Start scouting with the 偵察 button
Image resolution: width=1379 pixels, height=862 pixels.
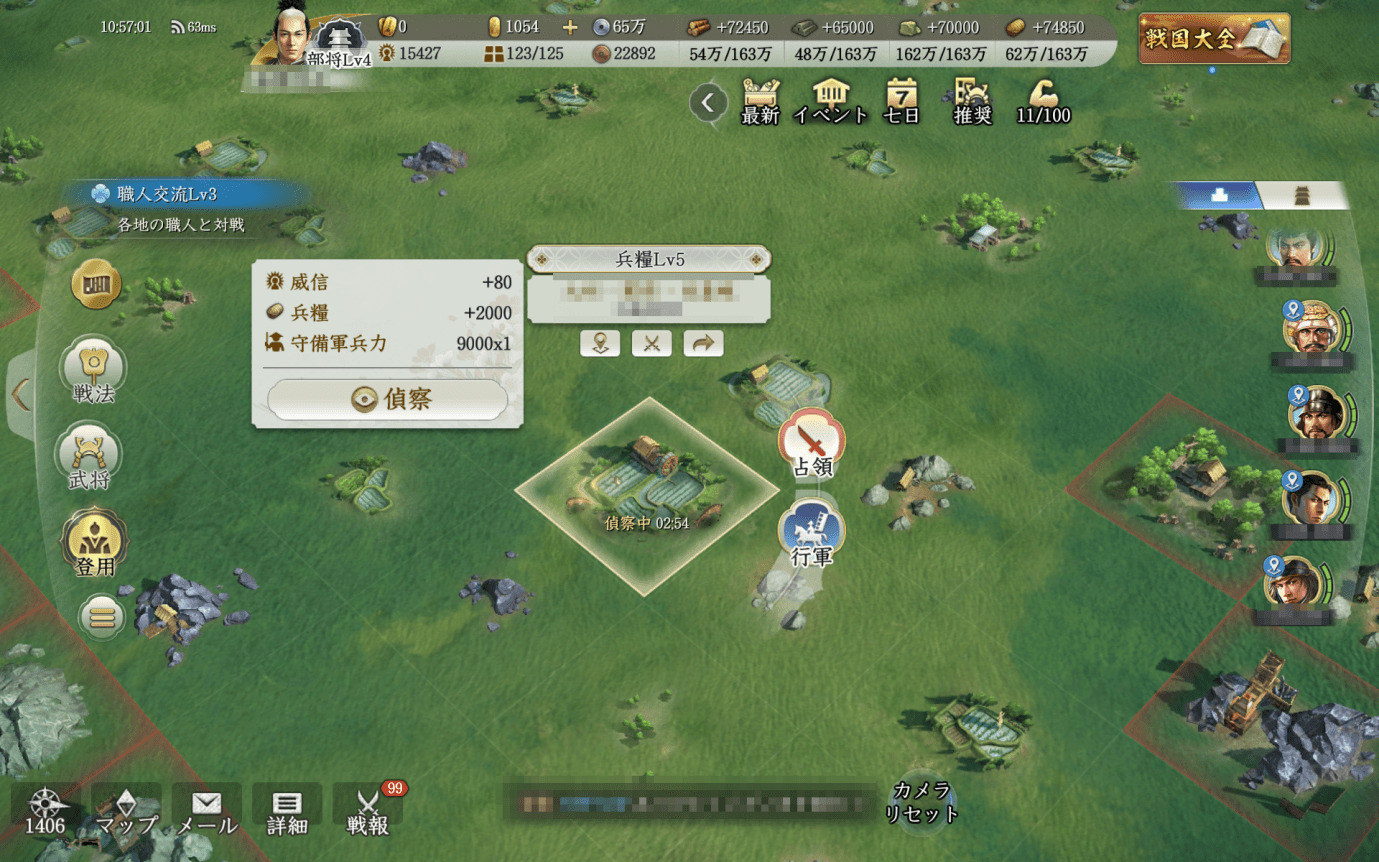[387, 399]
